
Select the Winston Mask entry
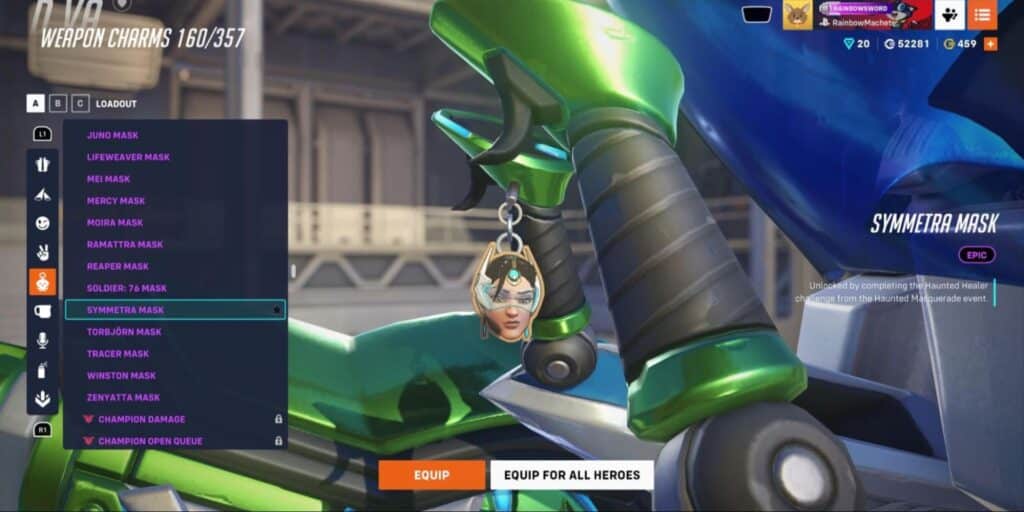click(x=121, y=376)
